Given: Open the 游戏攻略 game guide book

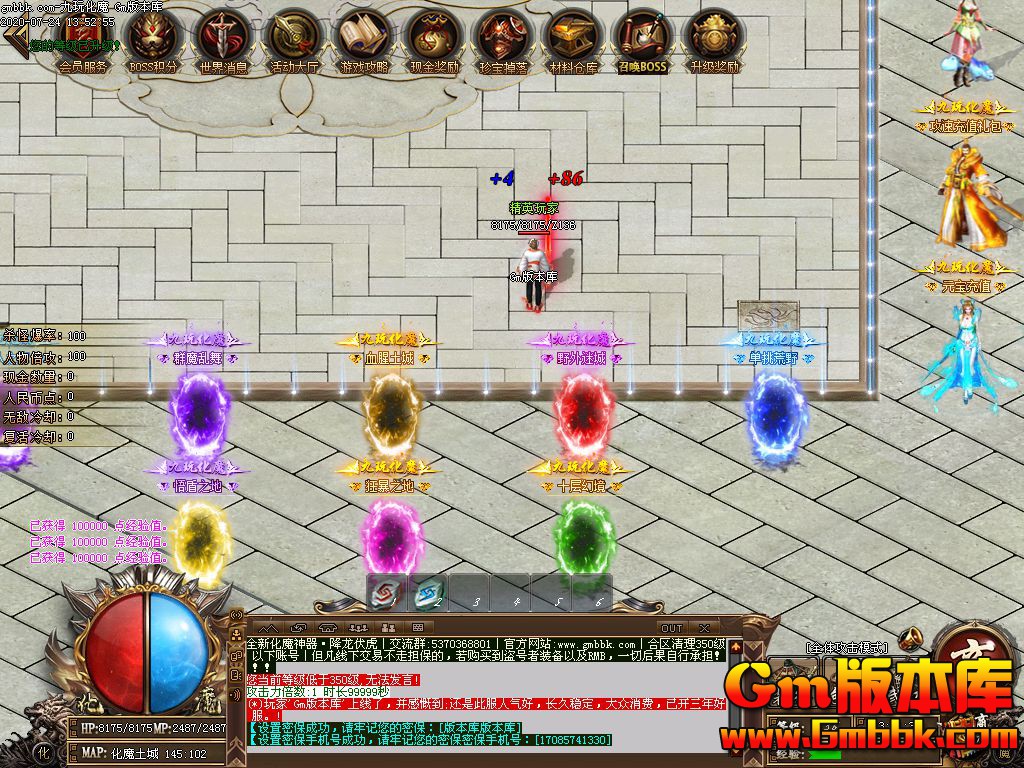Looking at the screenshot, I should 364,41.
